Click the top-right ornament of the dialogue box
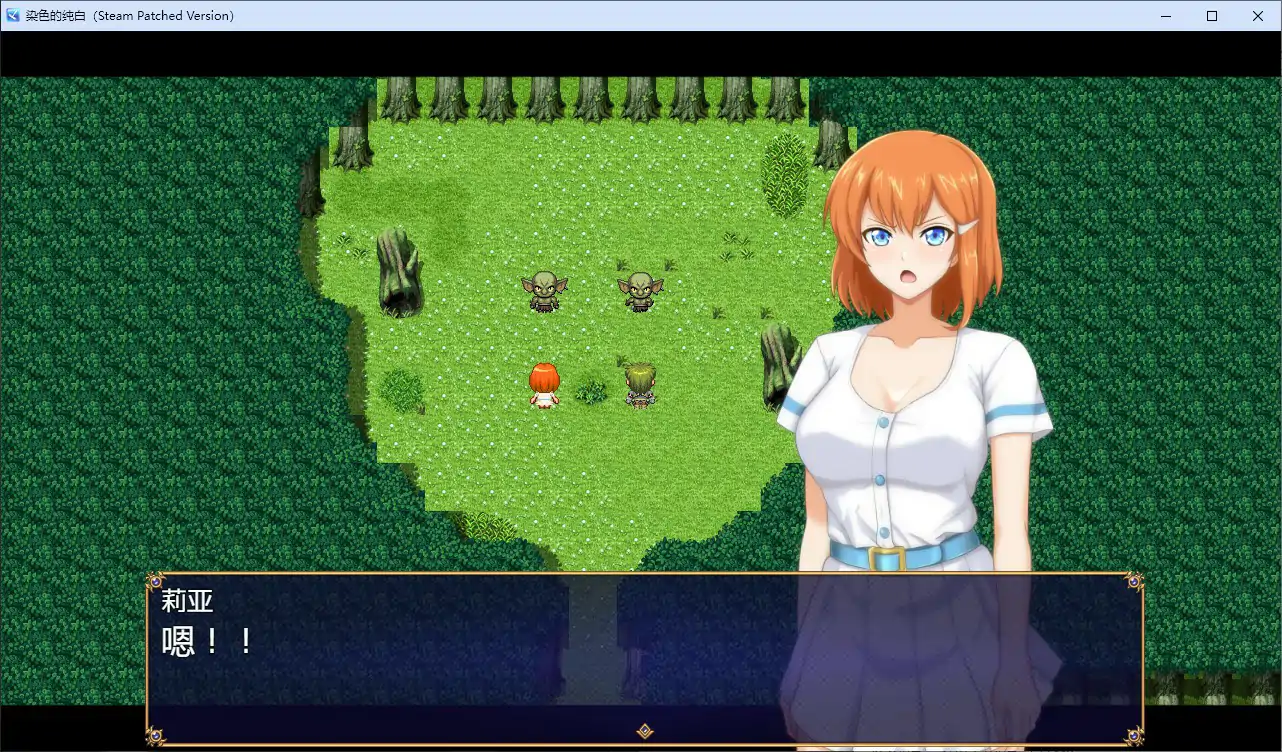 click(1133, 581)
